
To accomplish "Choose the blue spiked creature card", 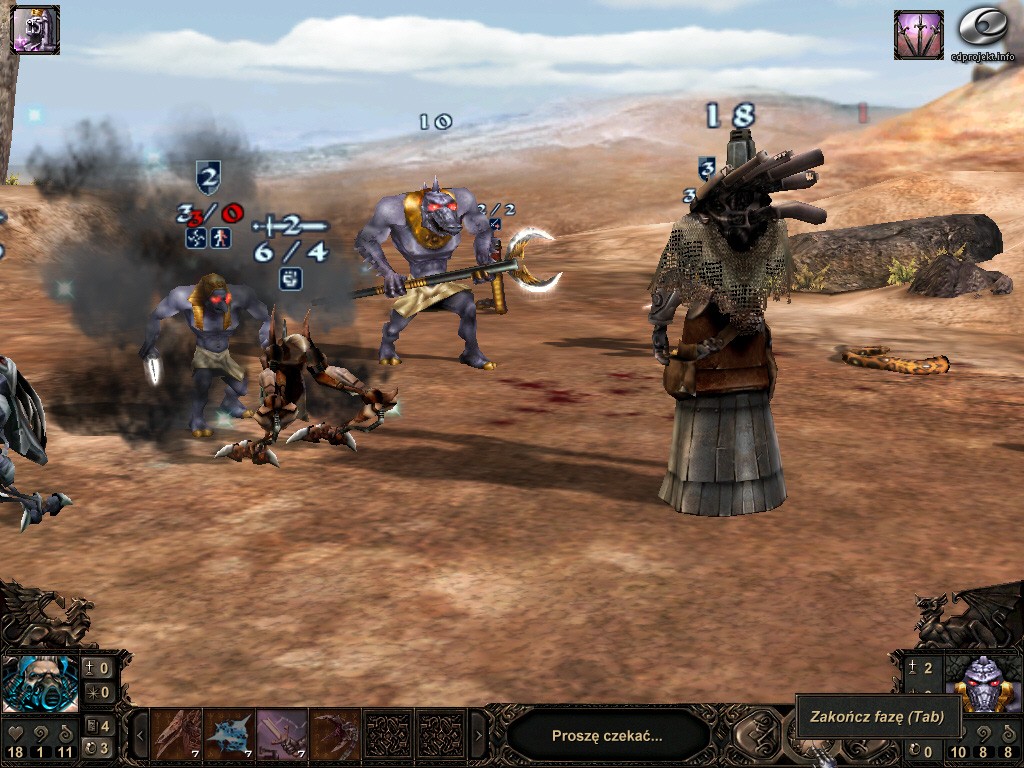I will point(229,735).
